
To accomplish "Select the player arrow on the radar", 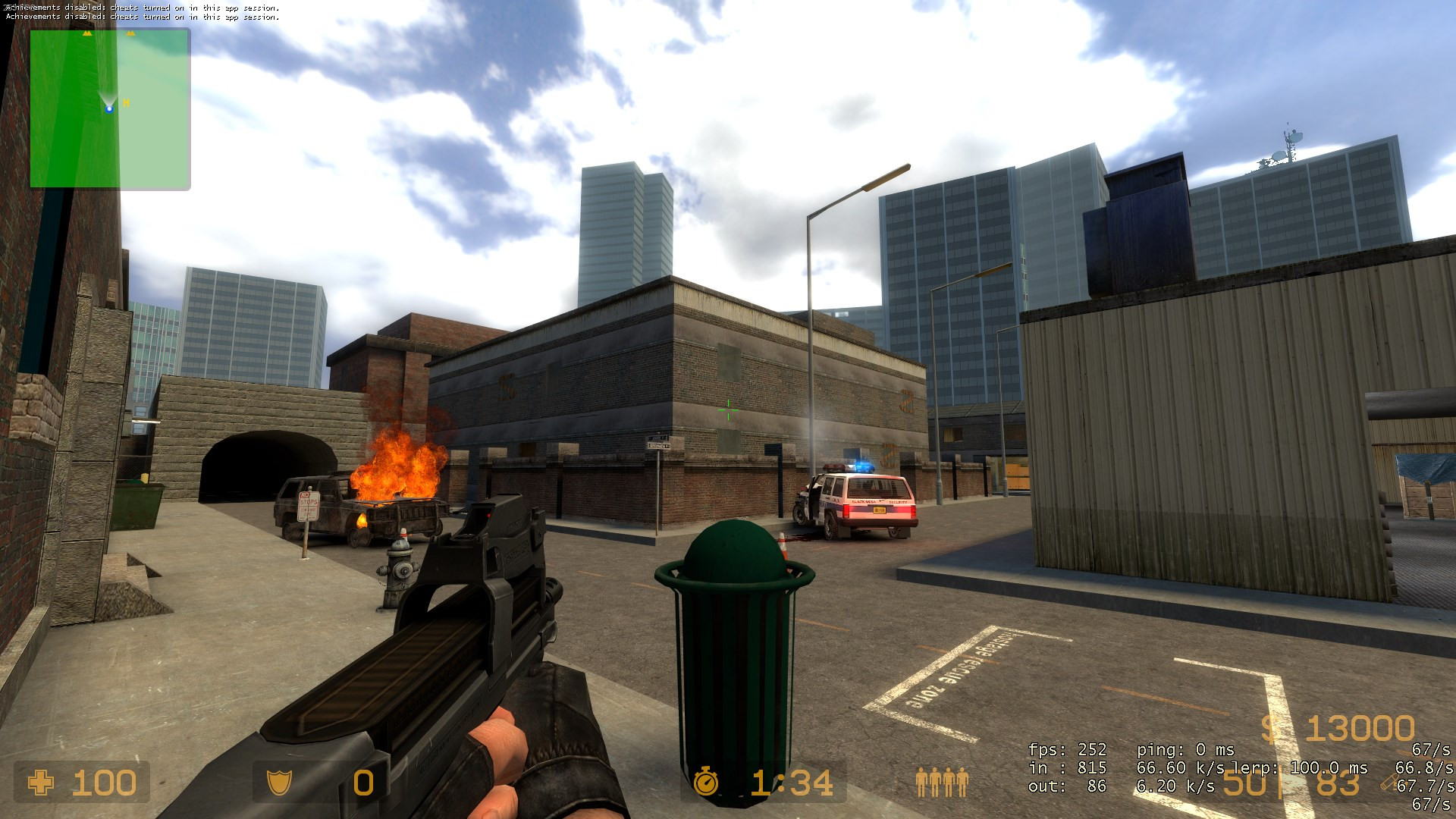I will 109,108.
